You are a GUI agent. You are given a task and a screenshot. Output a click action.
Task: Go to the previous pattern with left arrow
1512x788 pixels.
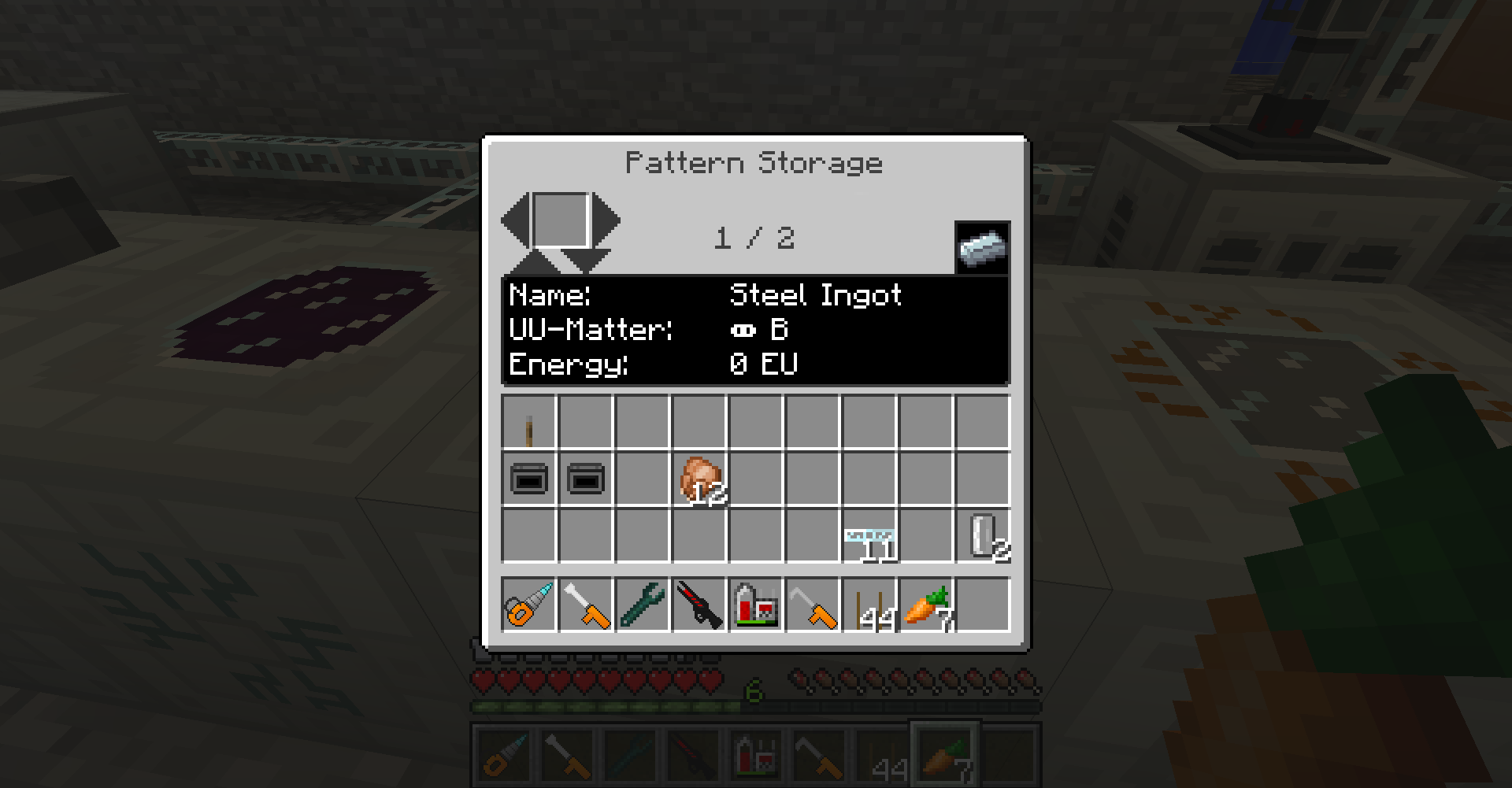point(515,221)
